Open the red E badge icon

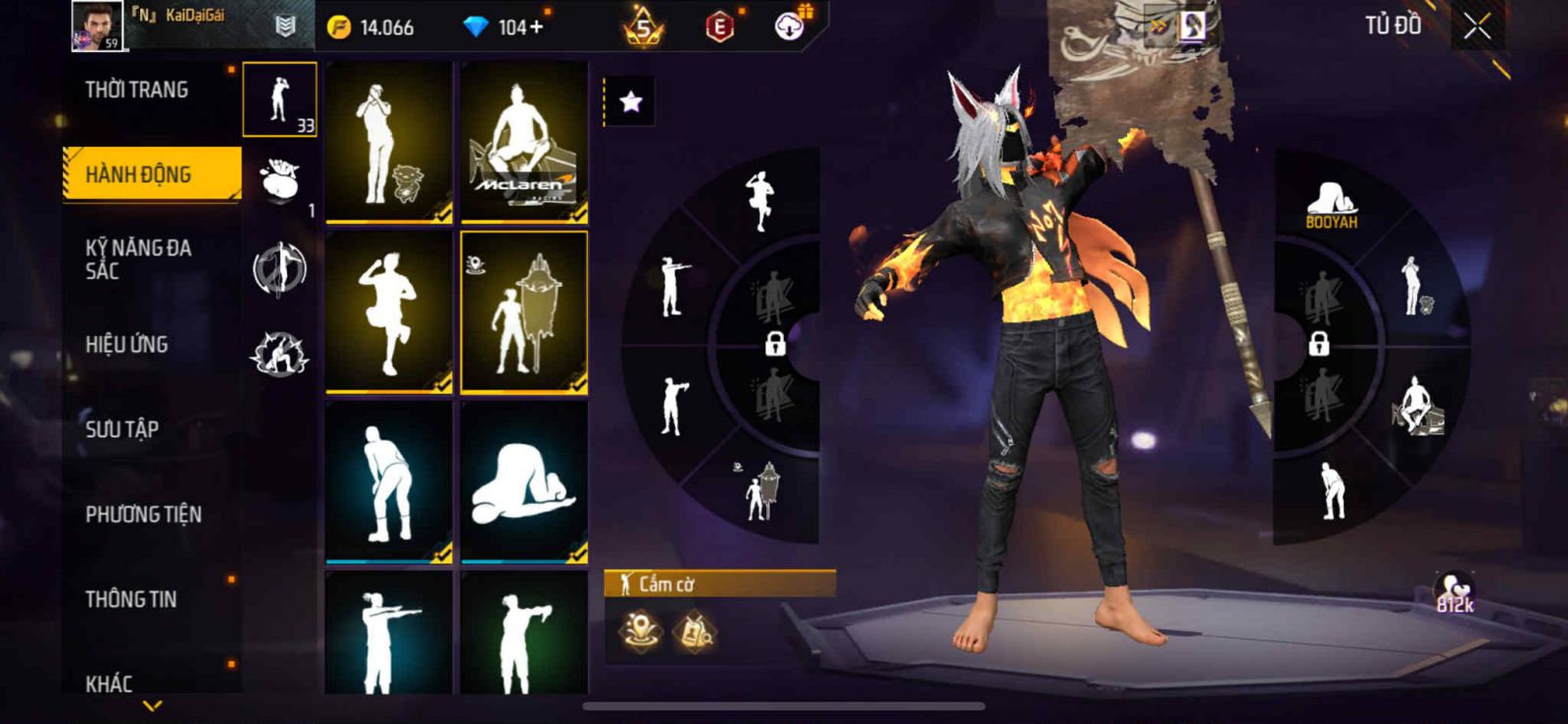[719, 27]
